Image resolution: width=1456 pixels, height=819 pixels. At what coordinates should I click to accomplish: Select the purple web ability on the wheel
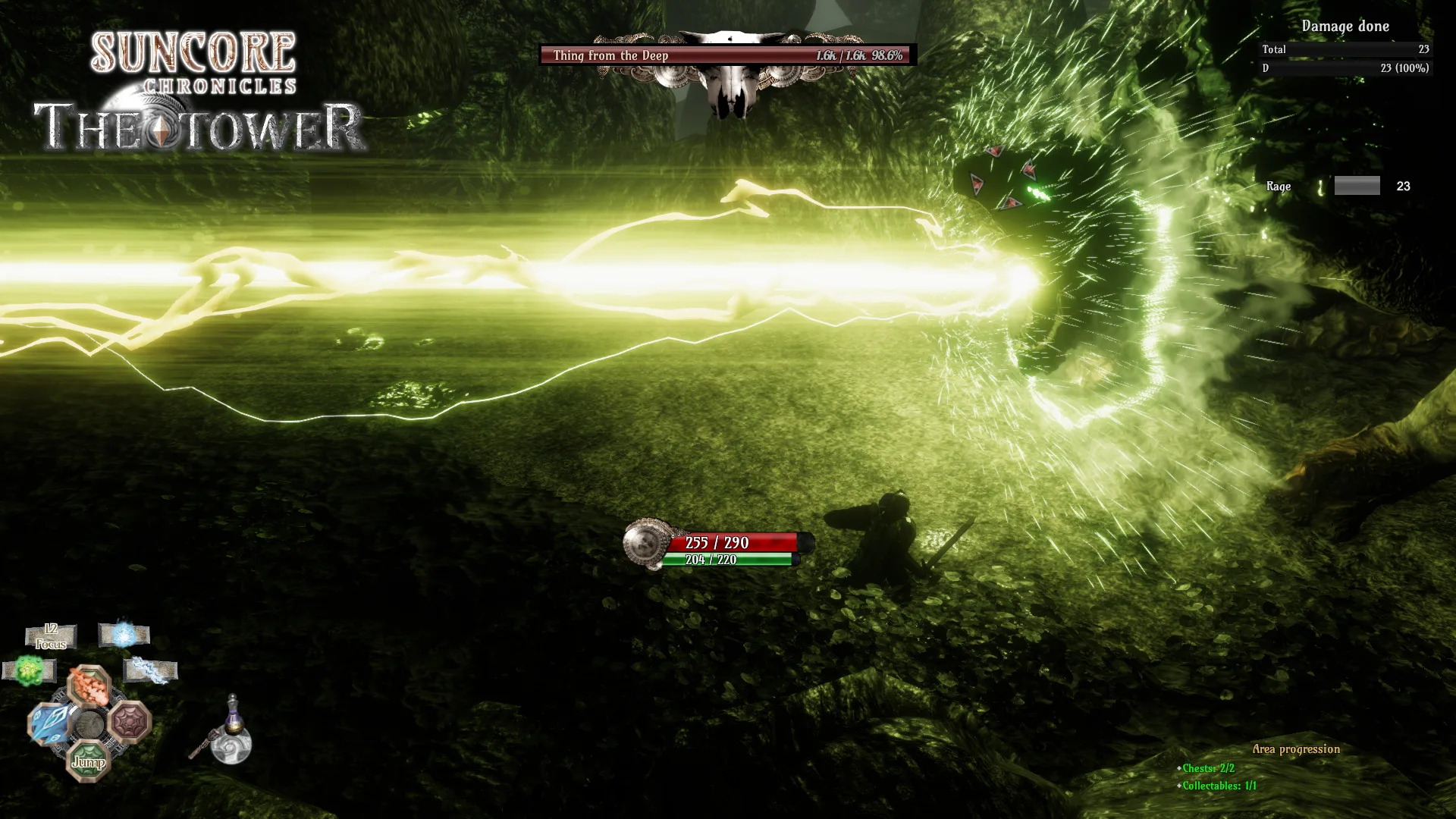click(x=127, y=722)
